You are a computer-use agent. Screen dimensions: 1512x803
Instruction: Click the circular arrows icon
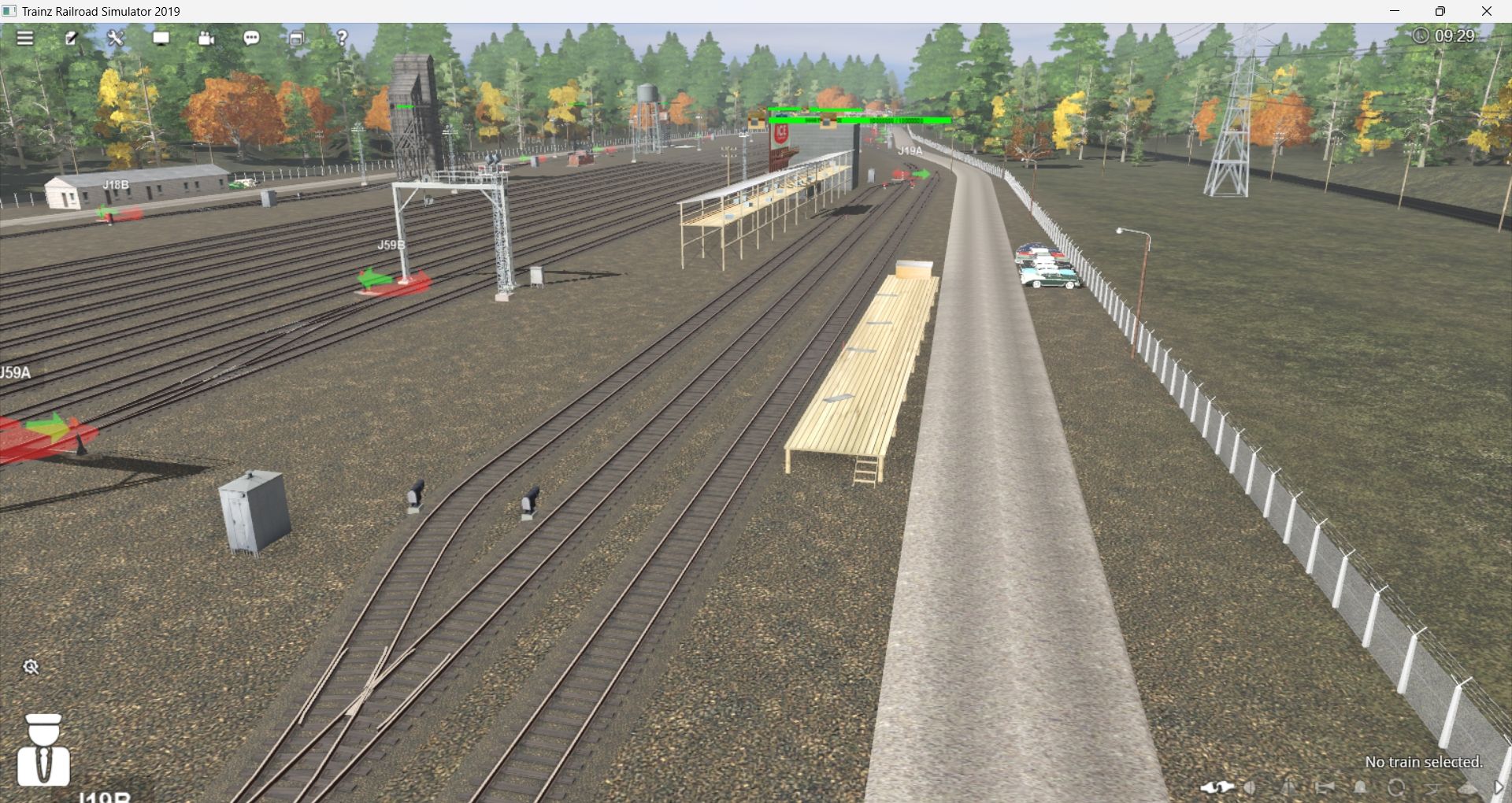[x=1396, y=787]
